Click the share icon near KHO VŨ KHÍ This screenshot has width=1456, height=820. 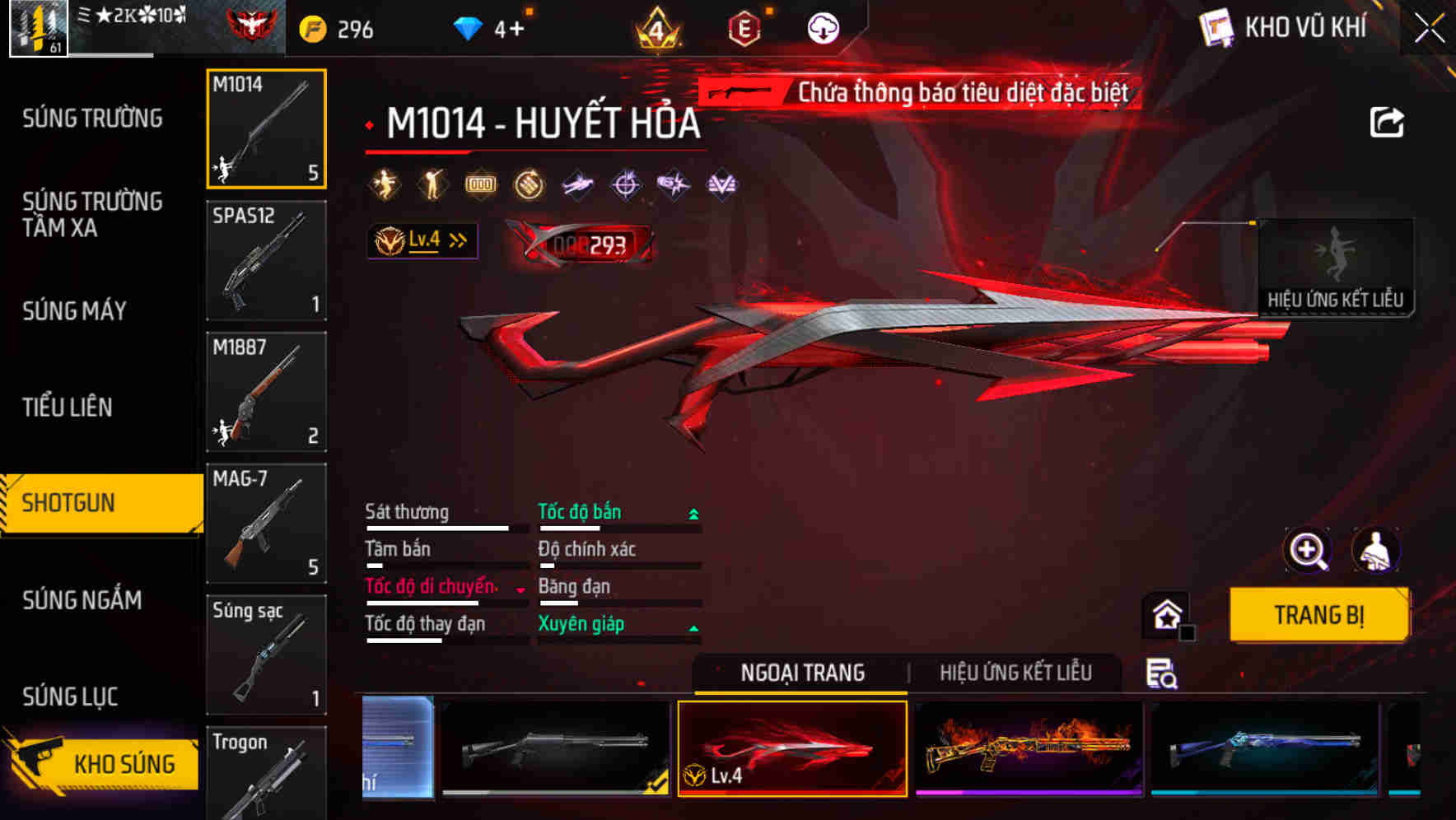point(1388,122)
